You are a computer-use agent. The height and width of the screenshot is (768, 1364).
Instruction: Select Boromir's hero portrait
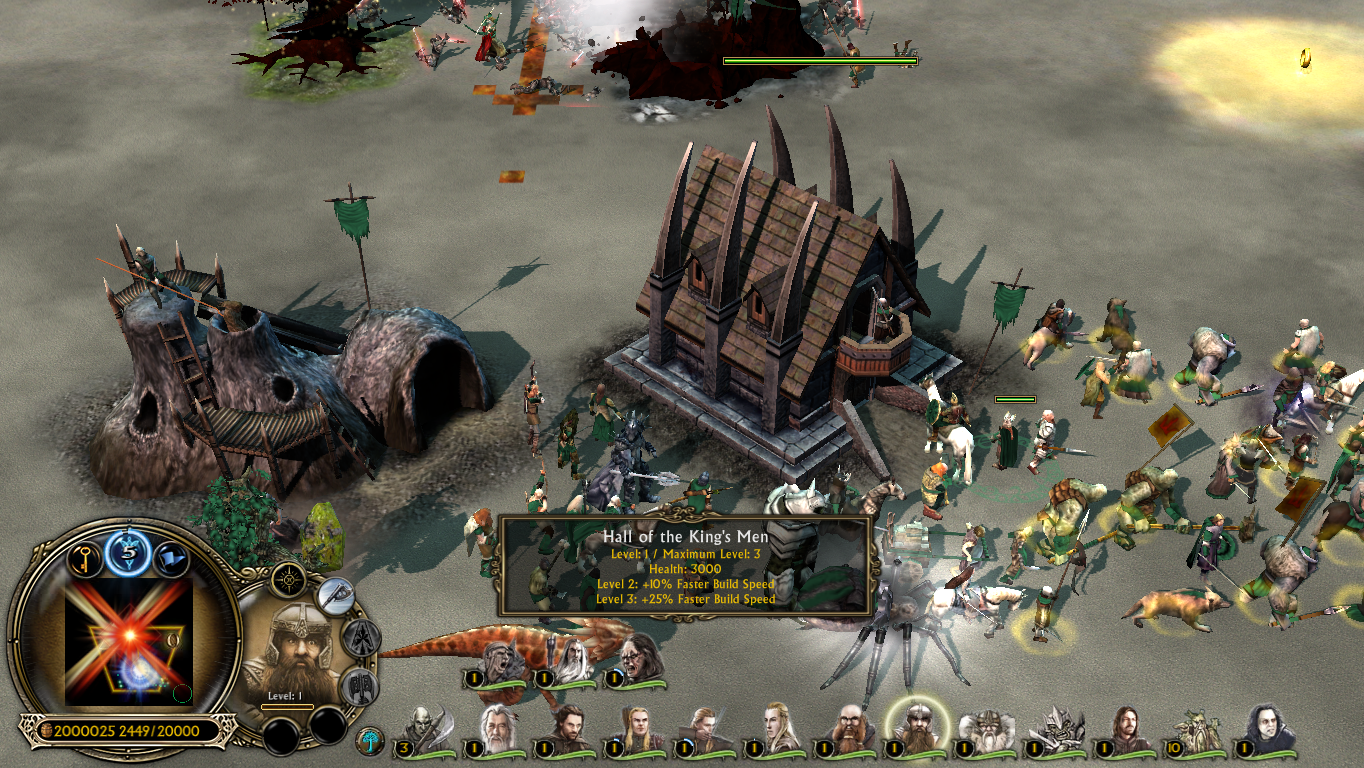[x=1127, y=731]
